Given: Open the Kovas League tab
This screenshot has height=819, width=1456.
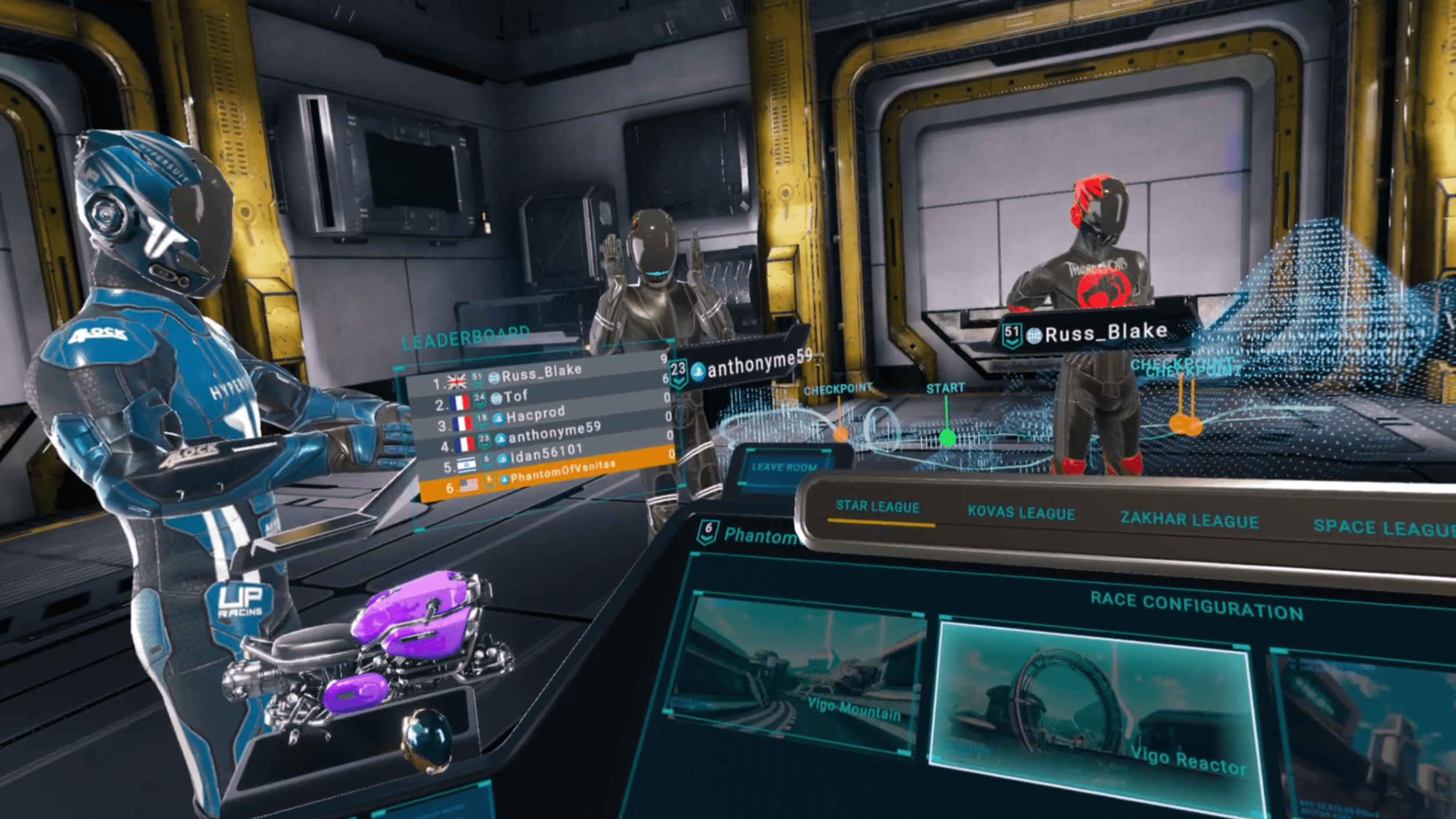Looking at the screenshot, I should coord(1021,513).
